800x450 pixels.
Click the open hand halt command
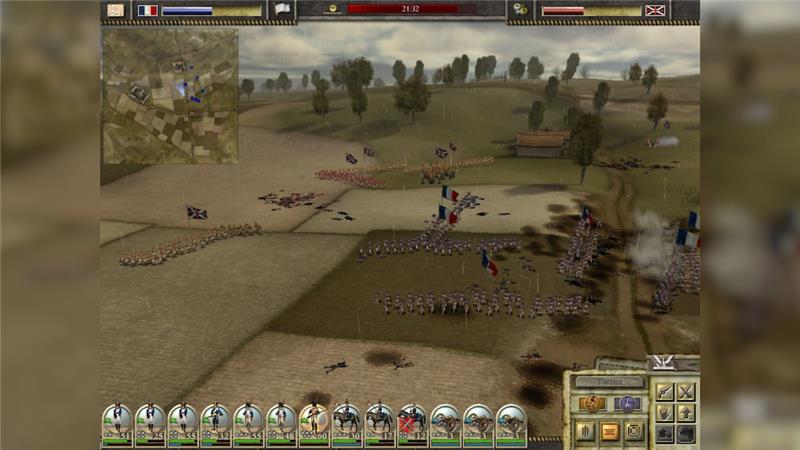[664, 412]
